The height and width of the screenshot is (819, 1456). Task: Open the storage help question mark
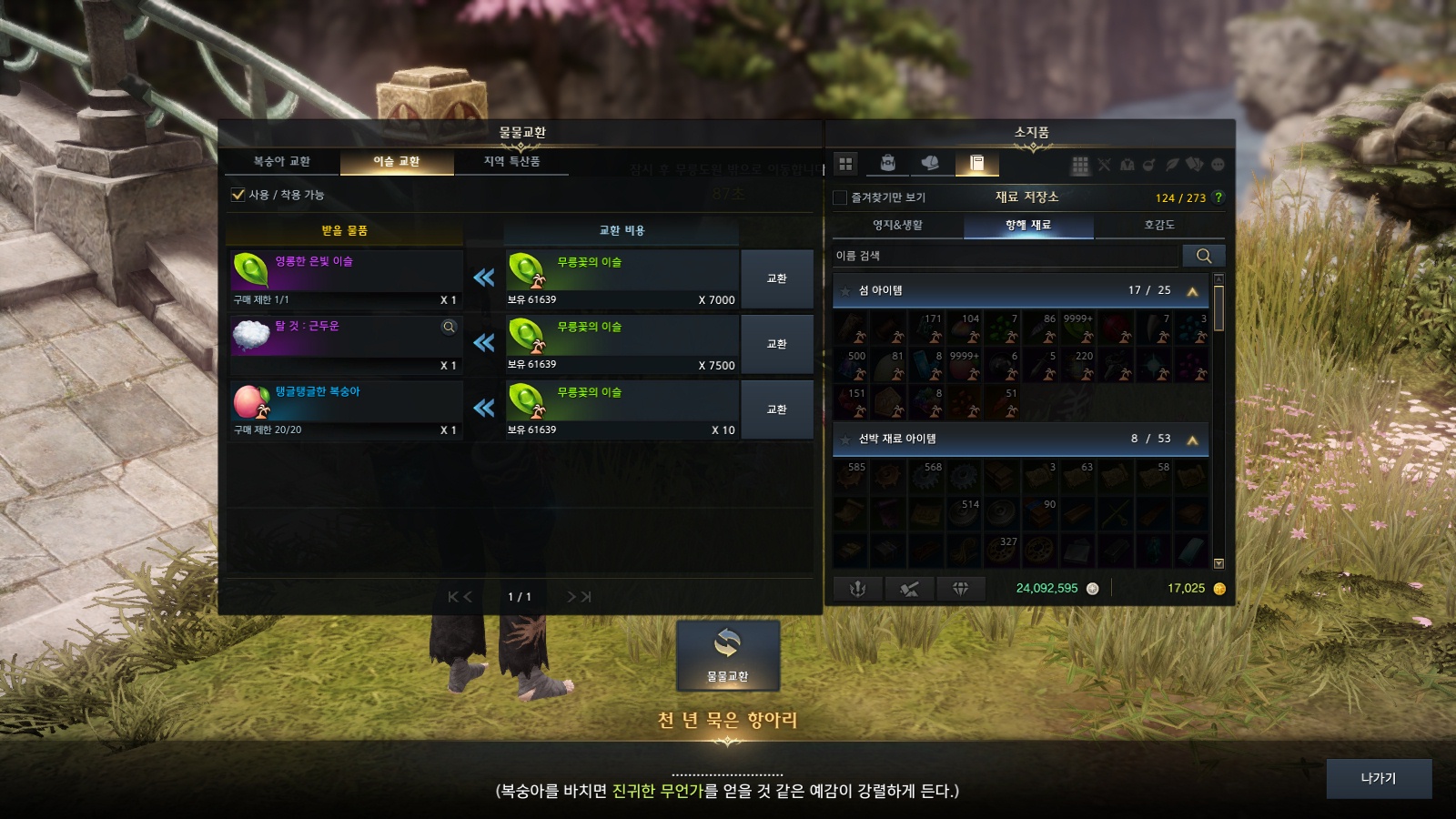(1218, 197)
